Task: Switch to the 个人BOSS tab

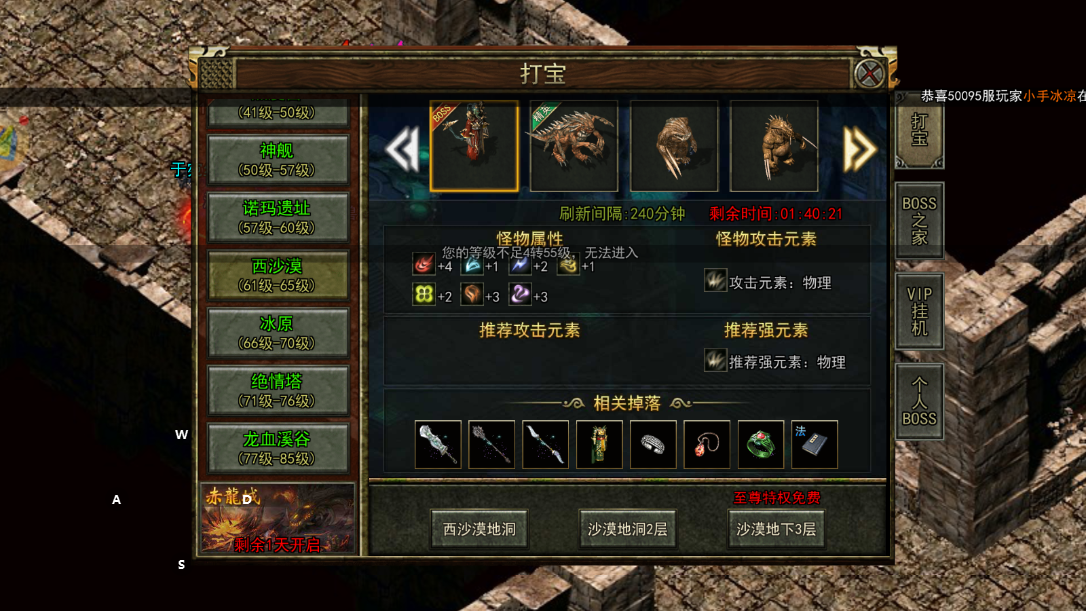Action: [x=919, y=401]
